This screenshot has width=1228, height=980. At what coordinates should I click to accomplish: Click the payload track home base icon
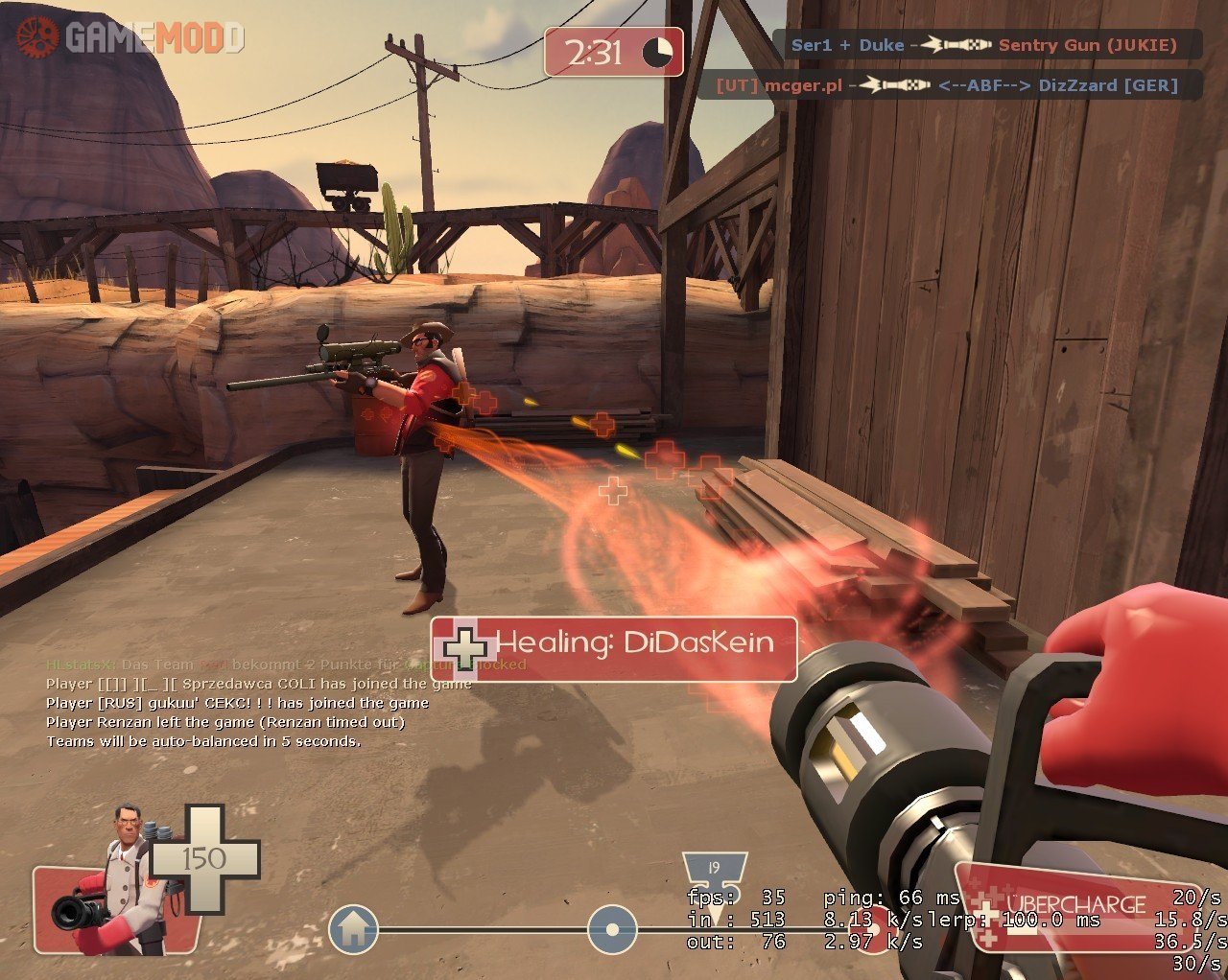pos(353,929)
